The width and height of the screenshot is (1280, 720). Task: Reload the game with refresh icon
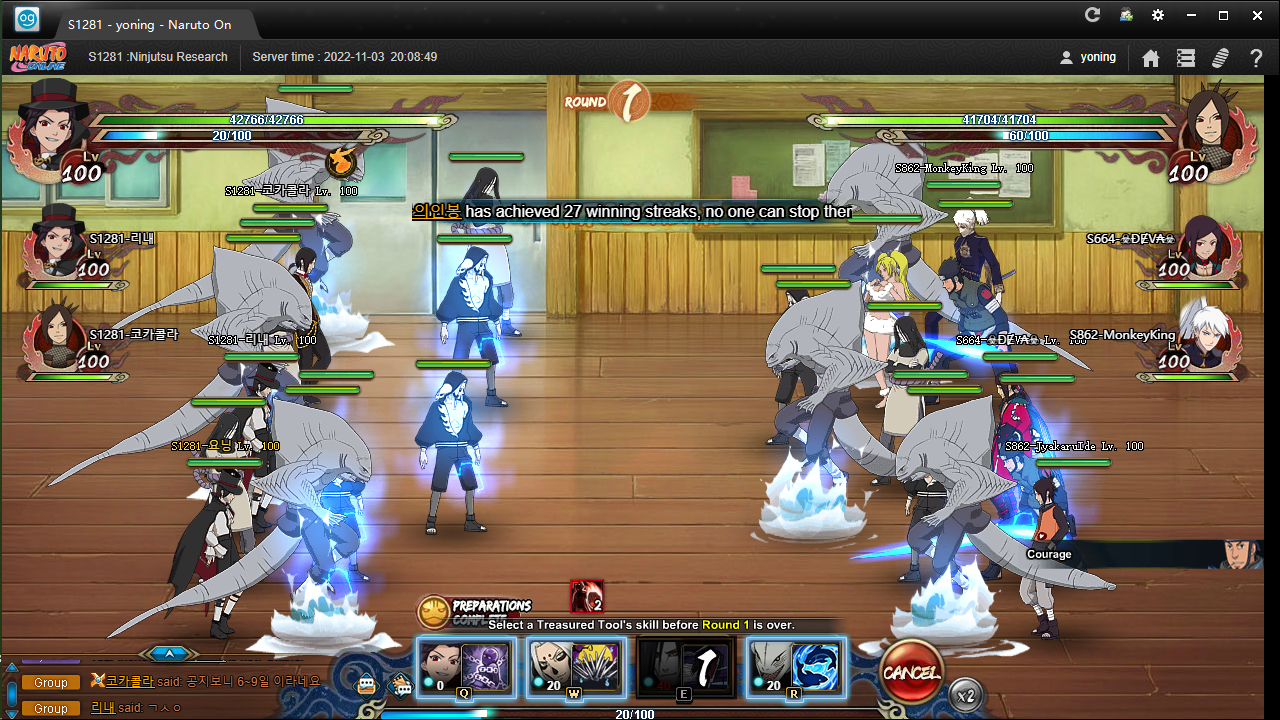tap(1092, 16)
